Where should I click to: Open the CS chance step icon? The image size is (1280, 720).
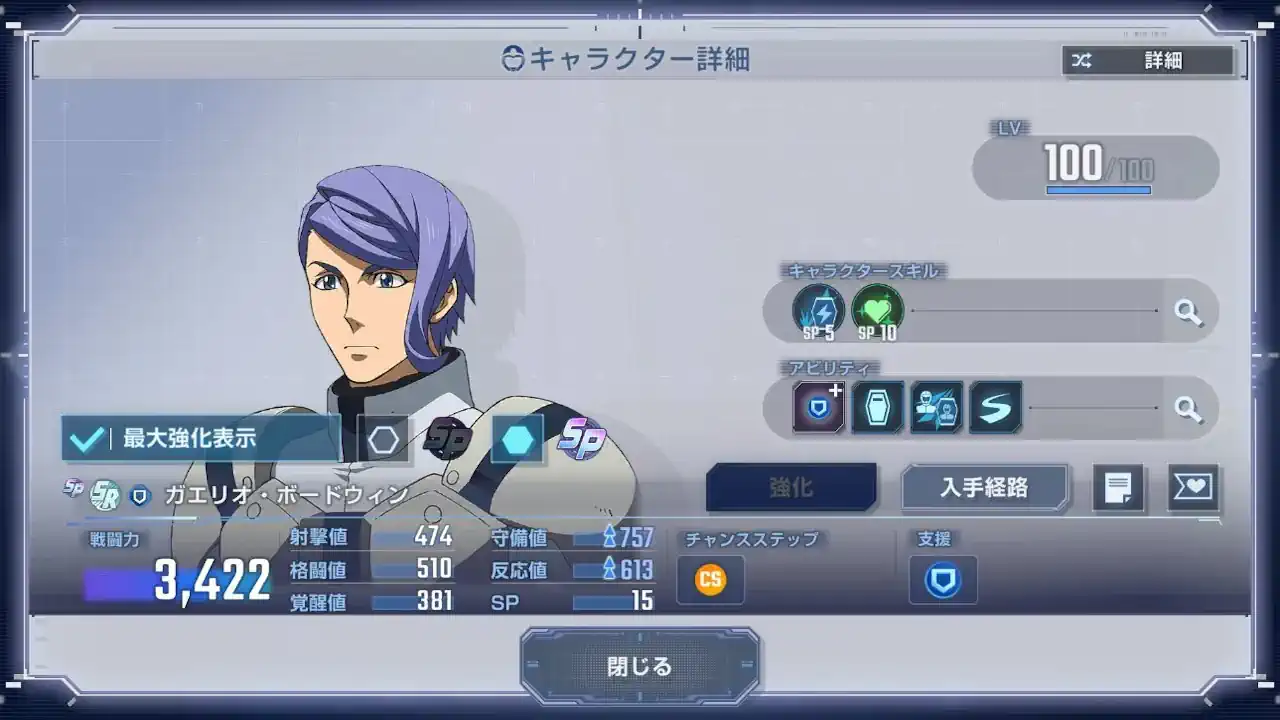(709, 578)
